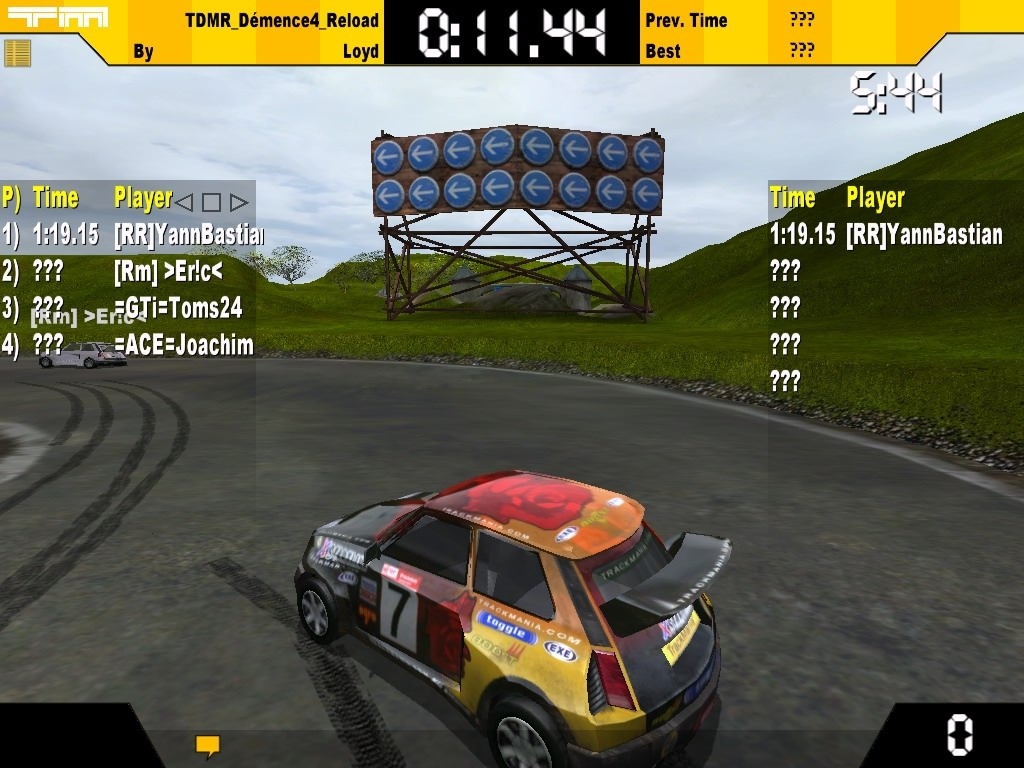Open the scoreboard list icon
The width and height of the screenshot is (1024, 768).
[x=17, y=53]
